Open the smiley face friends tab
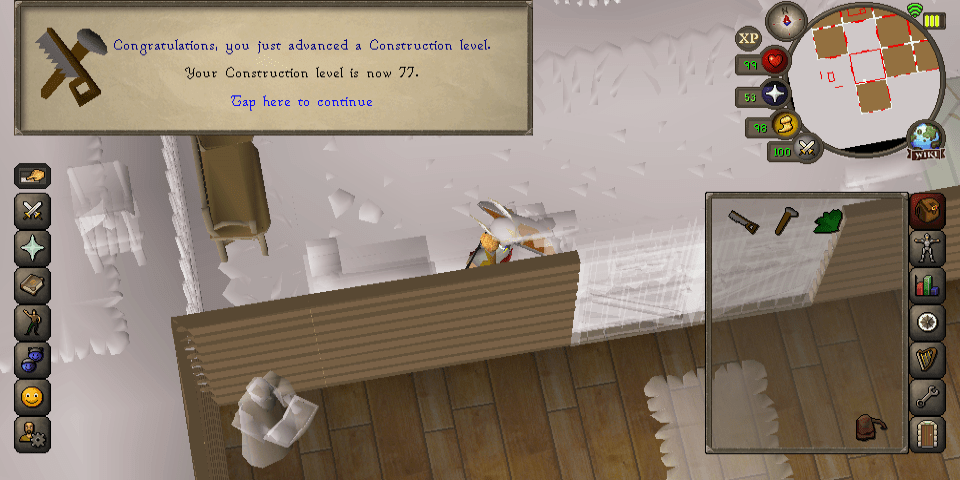The image size is (960, 480). click(x=33, y=397)
